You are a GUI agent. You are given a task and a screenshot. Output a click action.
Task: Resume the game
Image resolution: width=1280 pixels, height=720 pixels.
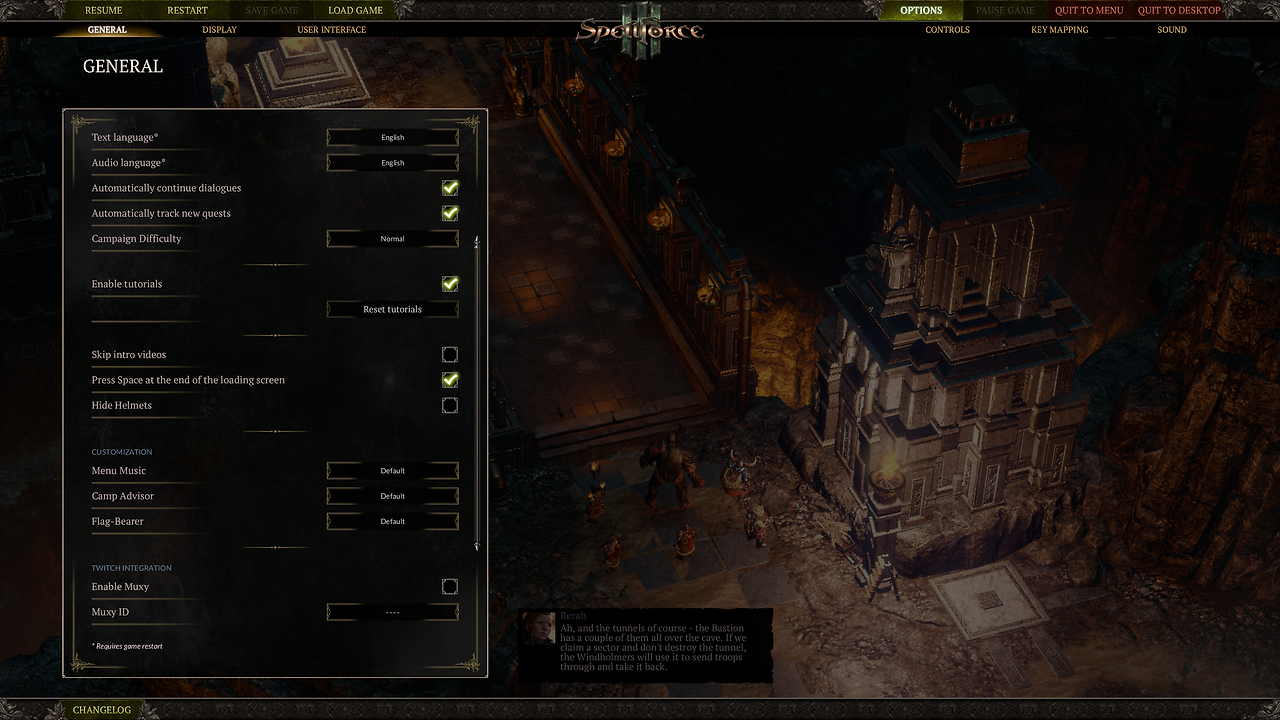pos(104,10)
